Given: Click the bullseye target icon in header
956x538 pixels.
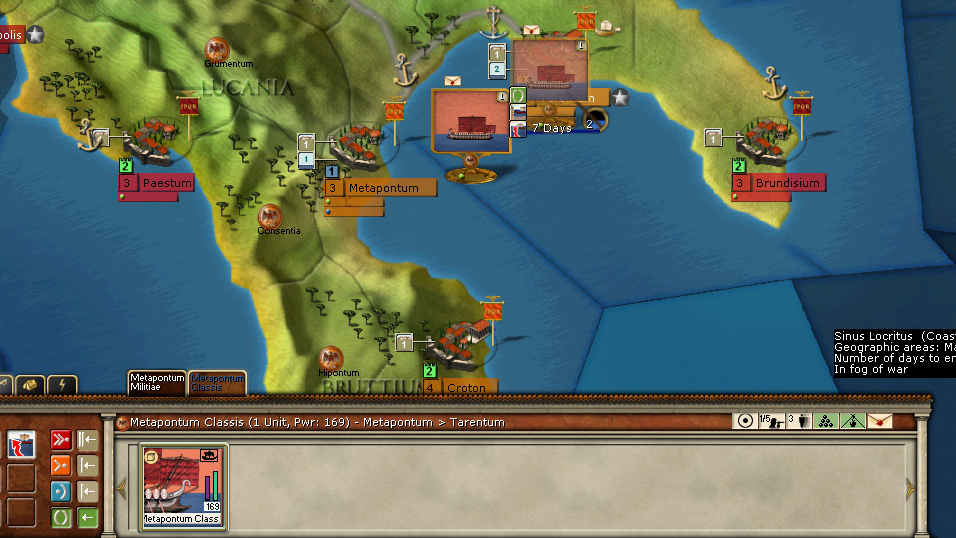Looking at the screenshot, I should tap(743, 421).
